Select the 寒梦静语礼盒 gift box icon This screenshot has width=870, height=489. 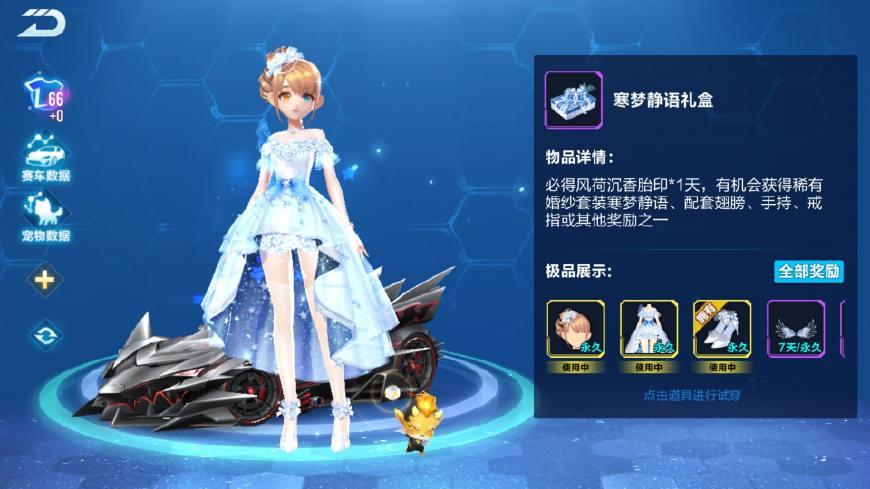pyautogui.click(x=573, y=99)
